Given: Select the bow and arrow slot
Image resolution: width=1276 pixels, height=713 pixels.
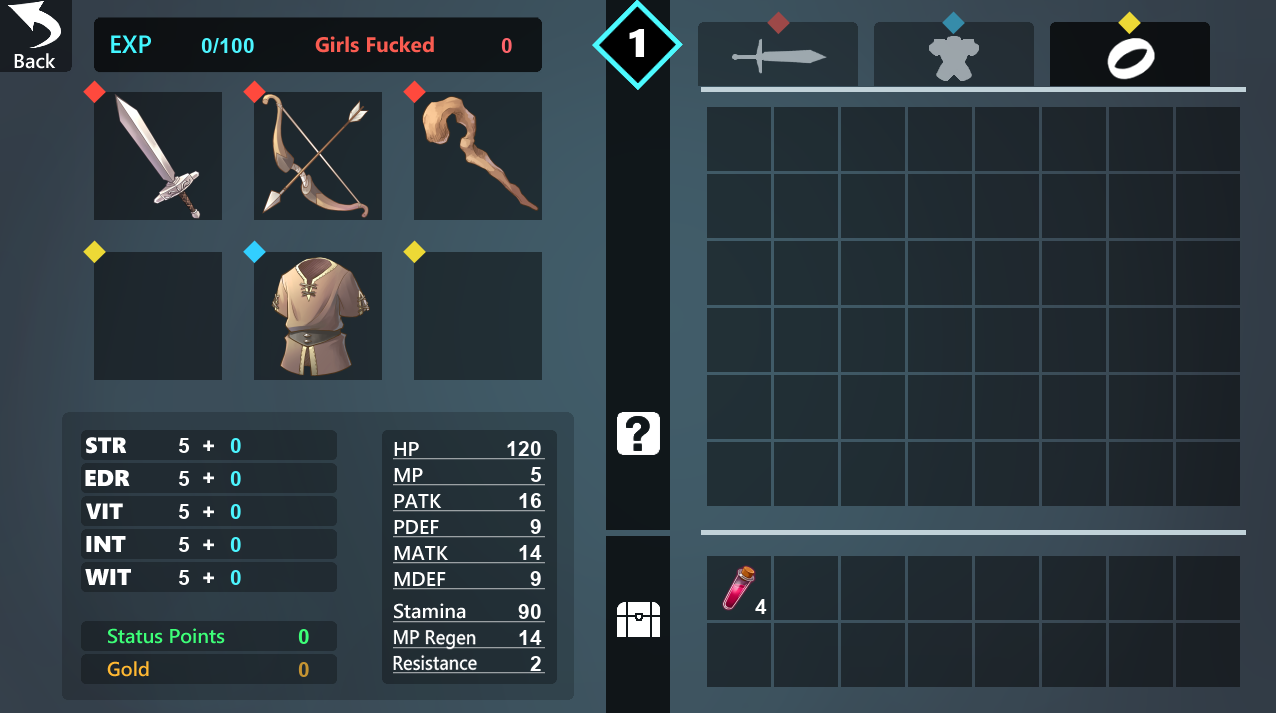Looking at the screenshot, I should pyautogui.click(x=318, y=156).
